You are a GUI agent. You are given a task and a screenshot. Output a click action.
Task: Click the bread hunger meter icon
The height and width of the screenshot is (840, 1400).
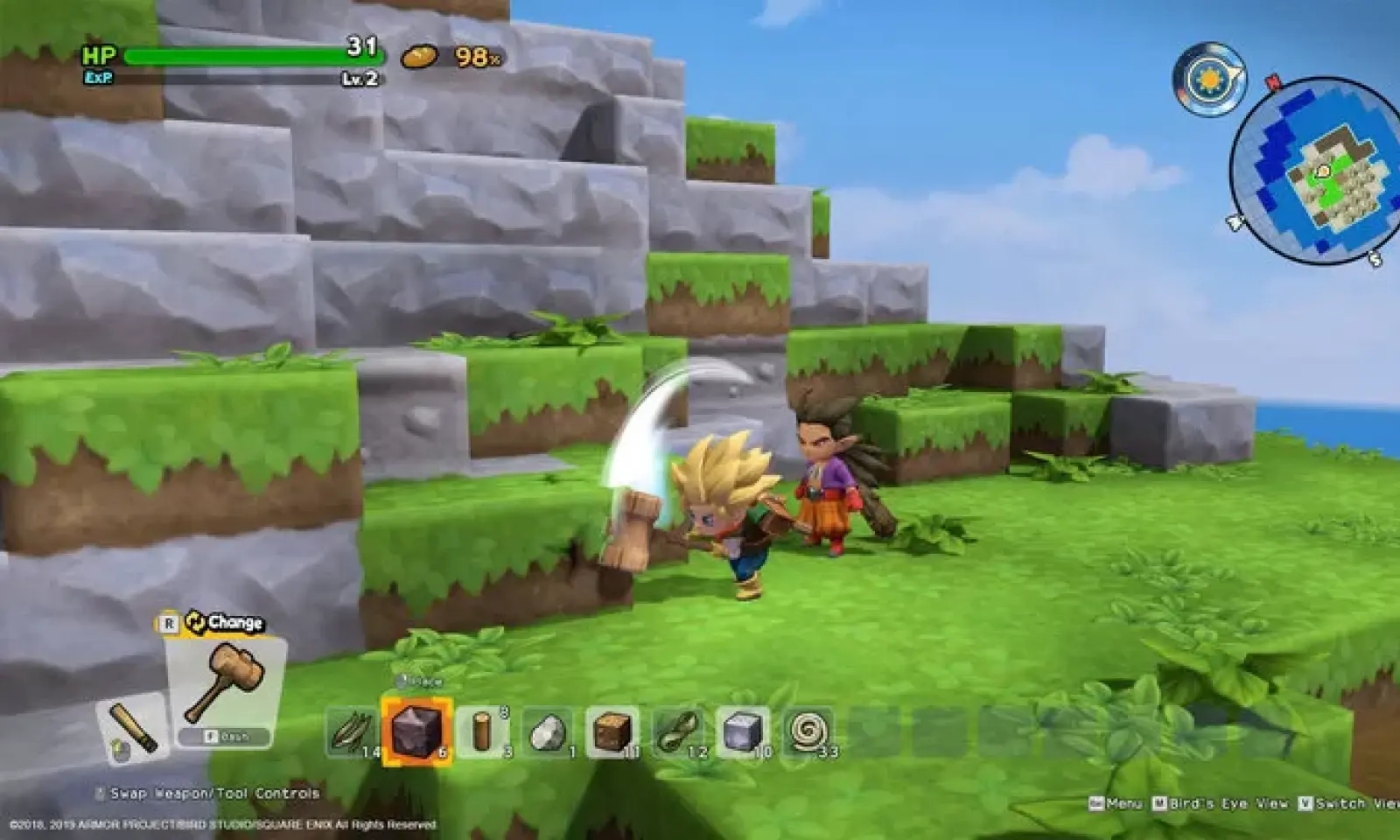click(419, 57)
